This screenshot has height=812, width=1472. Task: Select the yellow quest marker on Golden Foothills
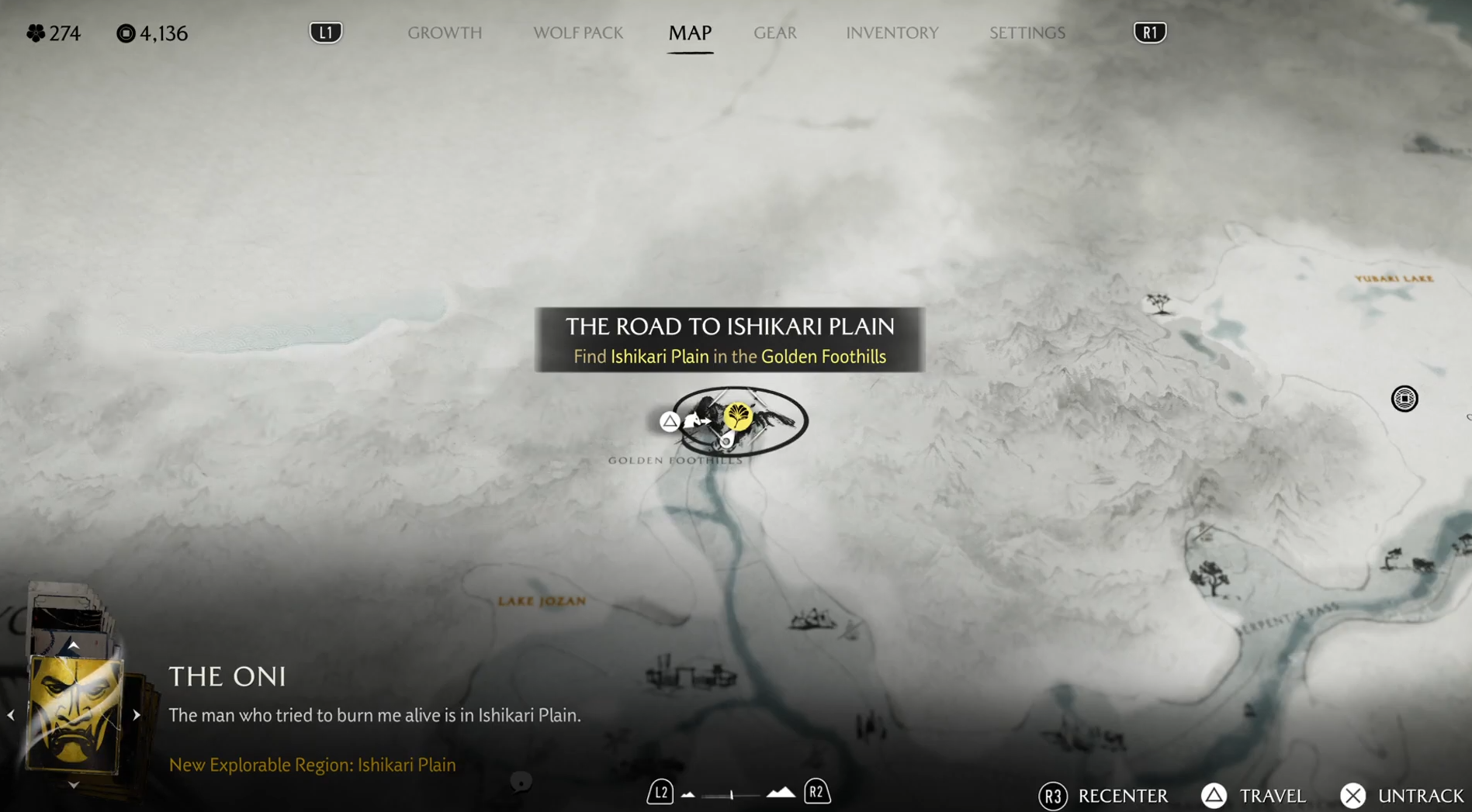pos(737,417)
